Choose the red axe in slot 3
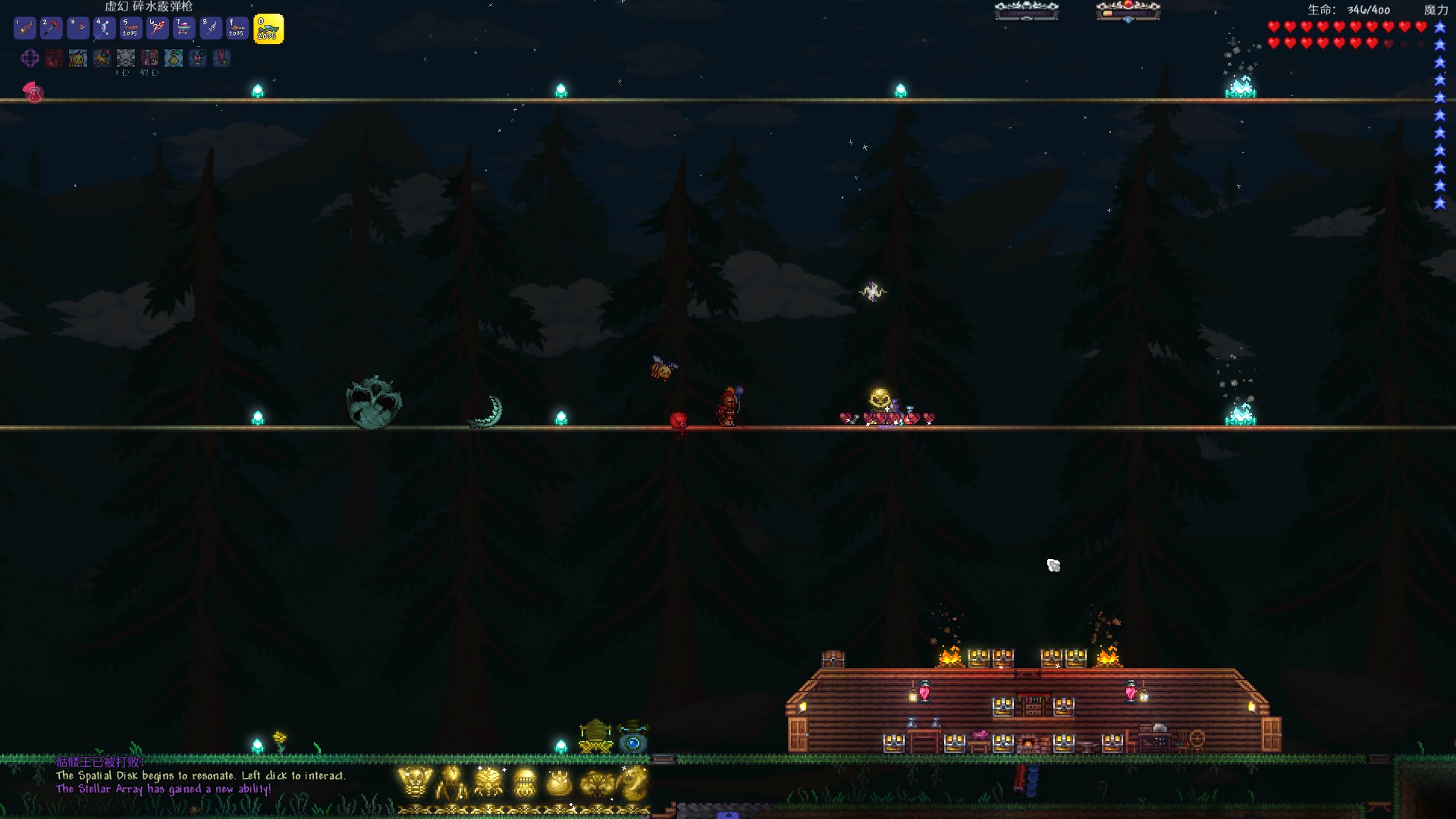This screenshot has height=819, width=1456. coord(78,29)
